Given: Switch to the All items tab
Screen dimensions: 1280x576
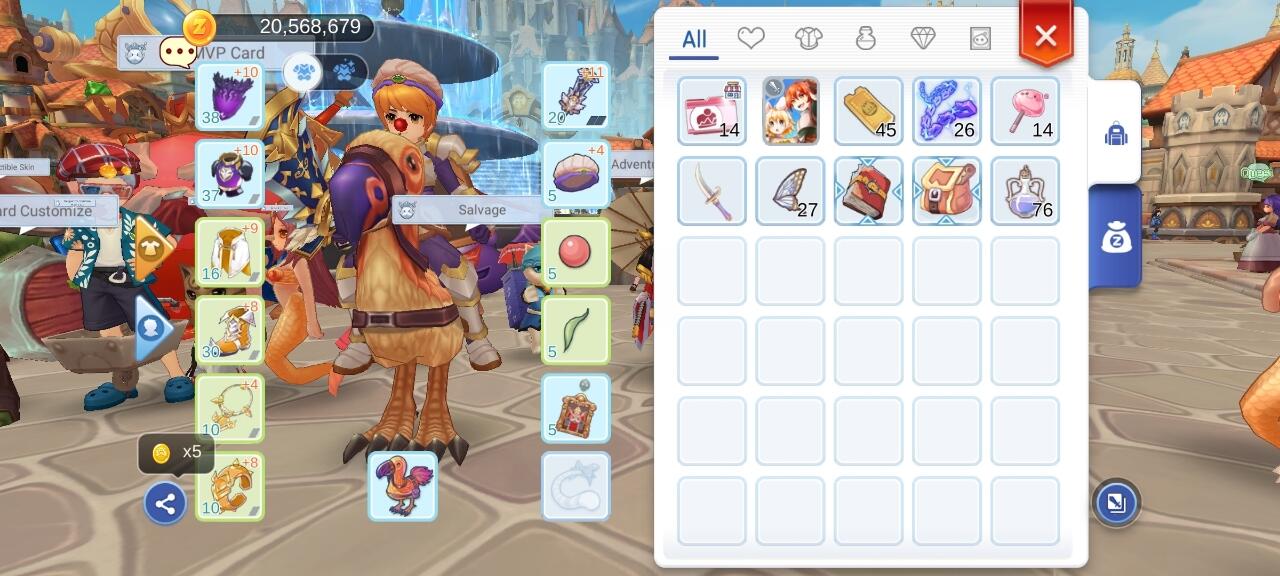Looking at the screenshot, I should tap(694, 40).
